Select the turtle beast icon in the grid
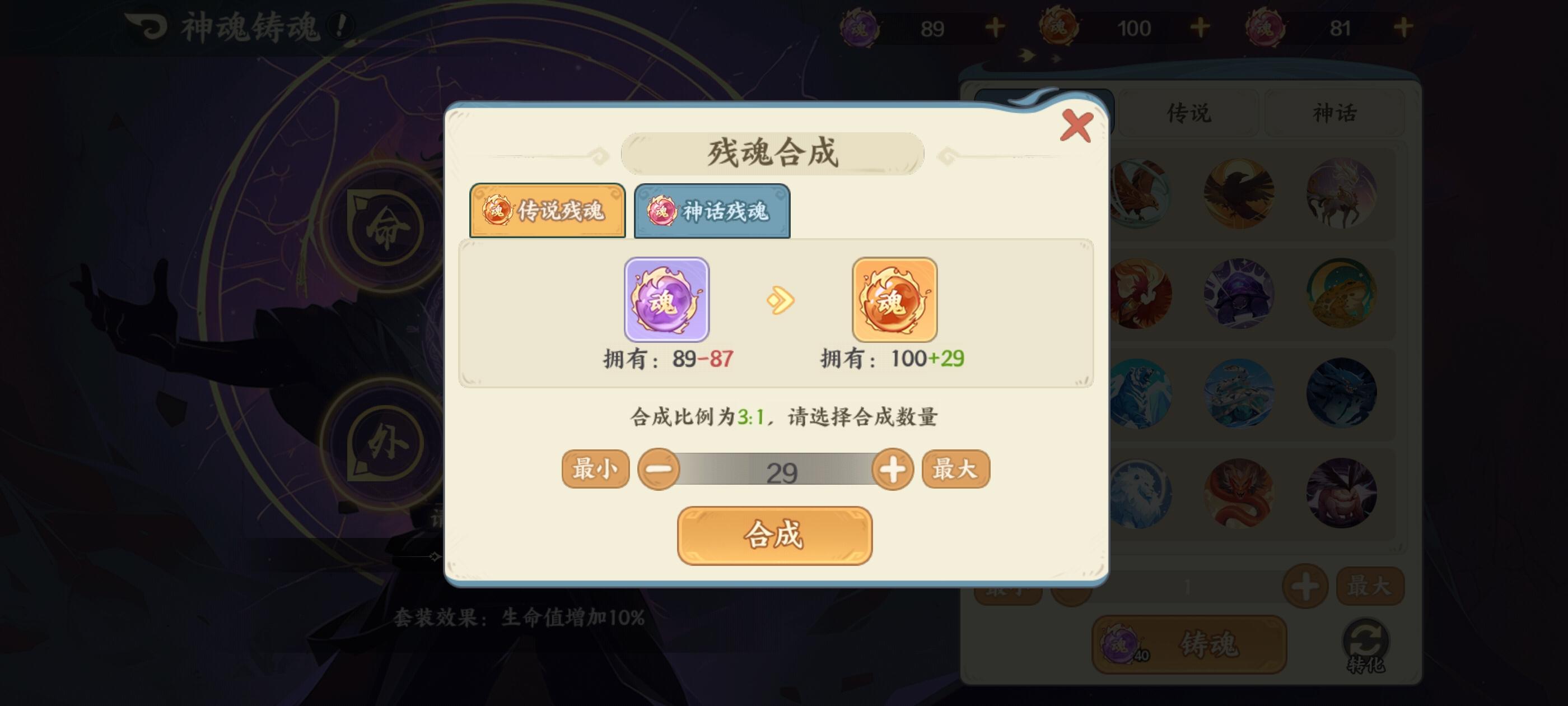 click(1238, 294)
